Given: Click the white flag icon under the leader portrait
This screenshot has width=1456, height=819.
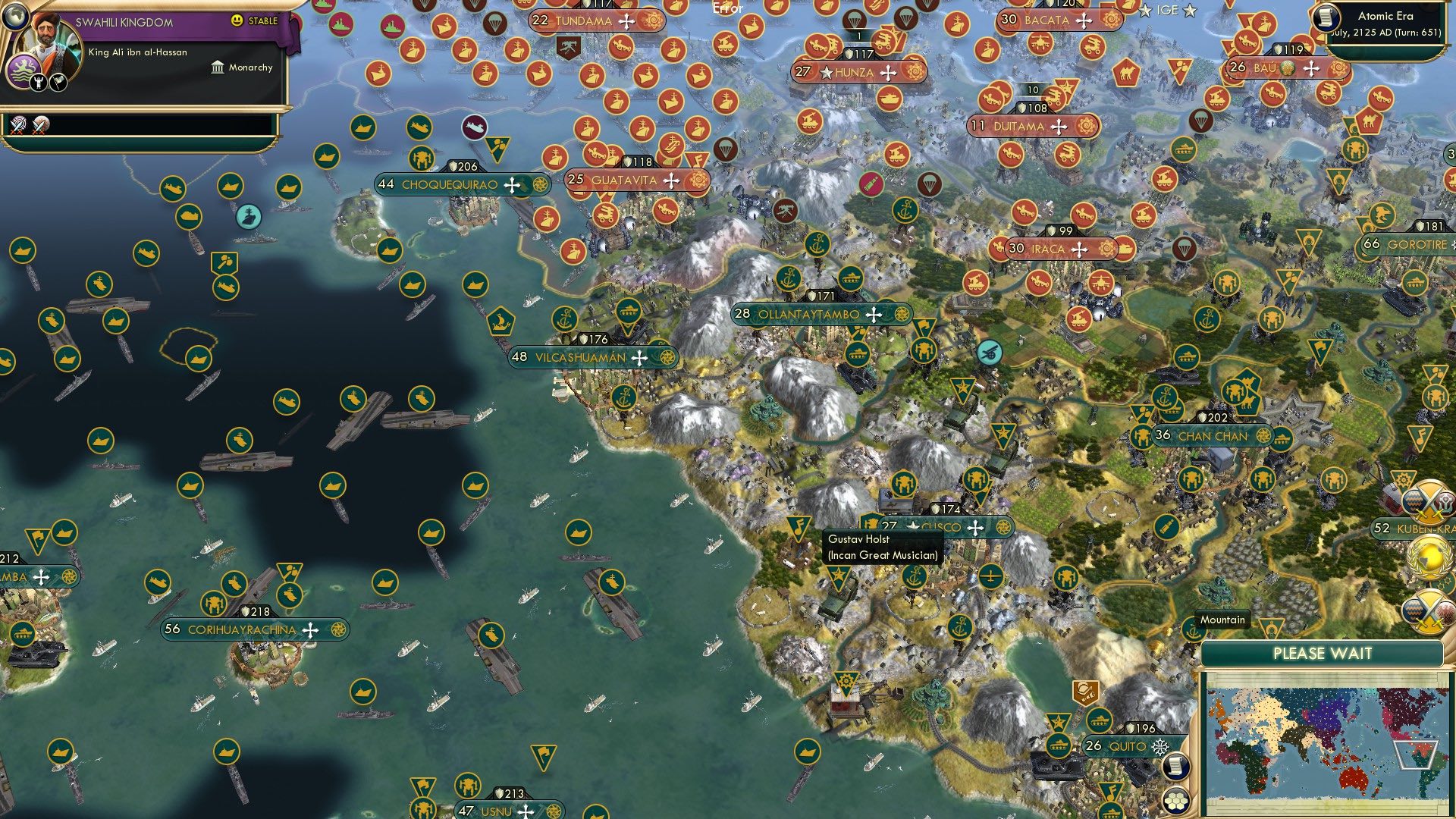Looking at the screenshot, I should [58, 83].
